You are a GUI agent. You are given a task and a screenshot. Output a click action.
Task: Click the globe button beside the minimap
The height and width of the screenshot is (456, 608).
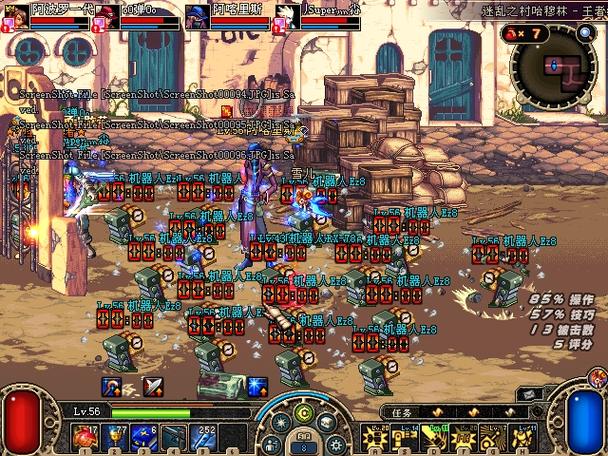coord(585,33)
